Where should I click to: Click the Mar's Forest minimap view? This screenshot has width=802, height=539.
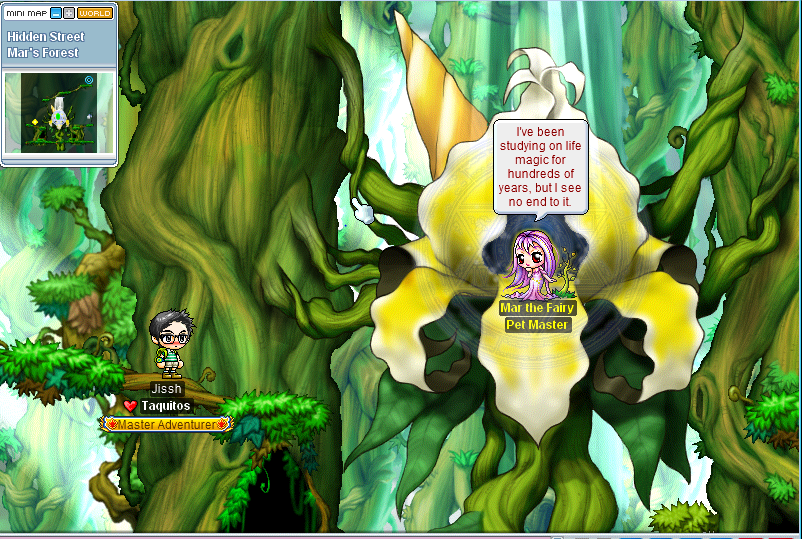60,112
